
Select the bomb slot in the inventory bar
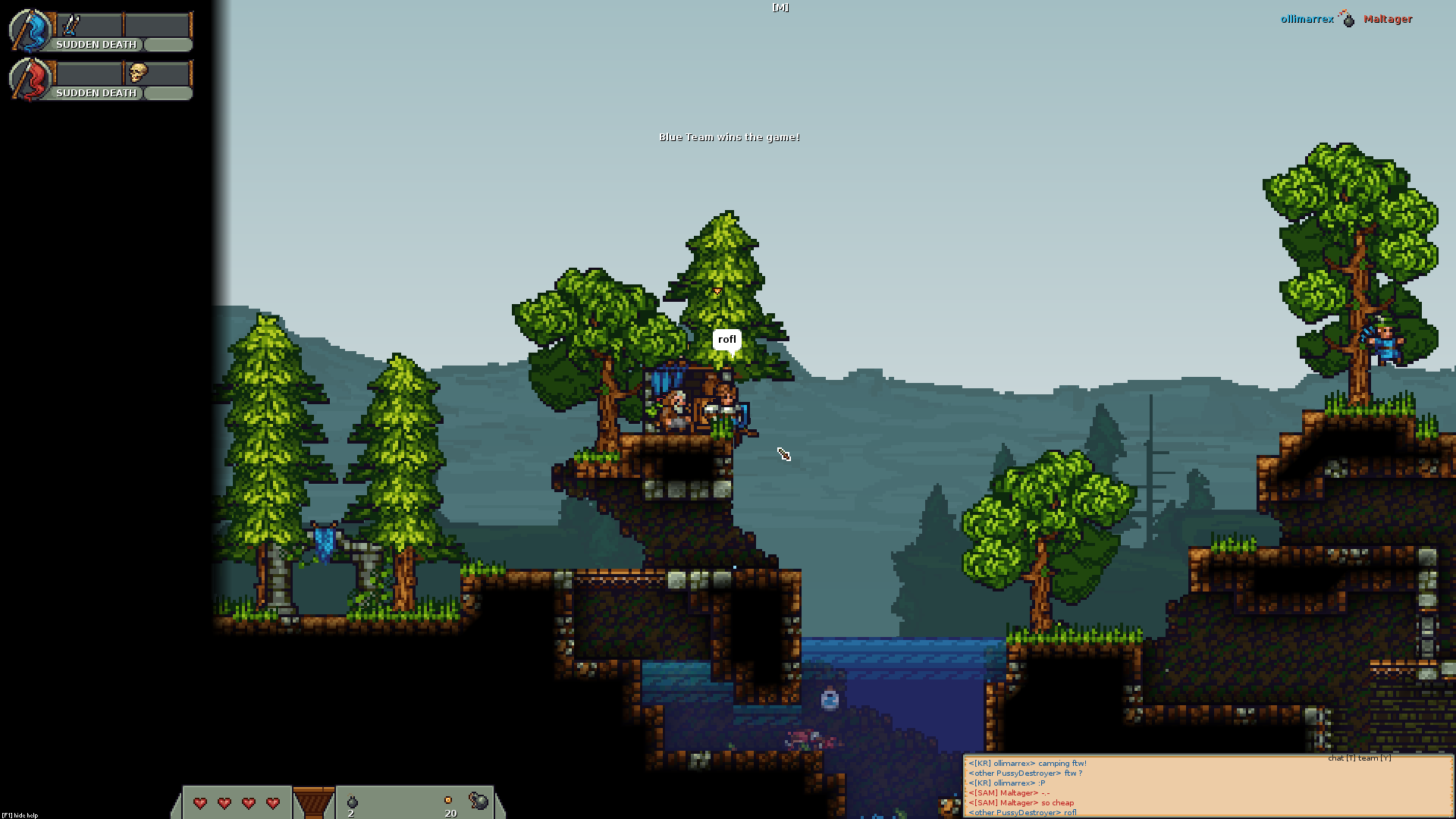pyautogui.click(x=352, y=802)
